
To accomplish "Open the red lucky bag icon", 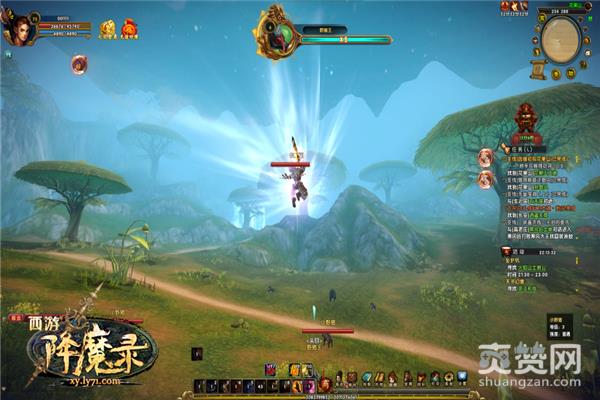I will point(129,30).
